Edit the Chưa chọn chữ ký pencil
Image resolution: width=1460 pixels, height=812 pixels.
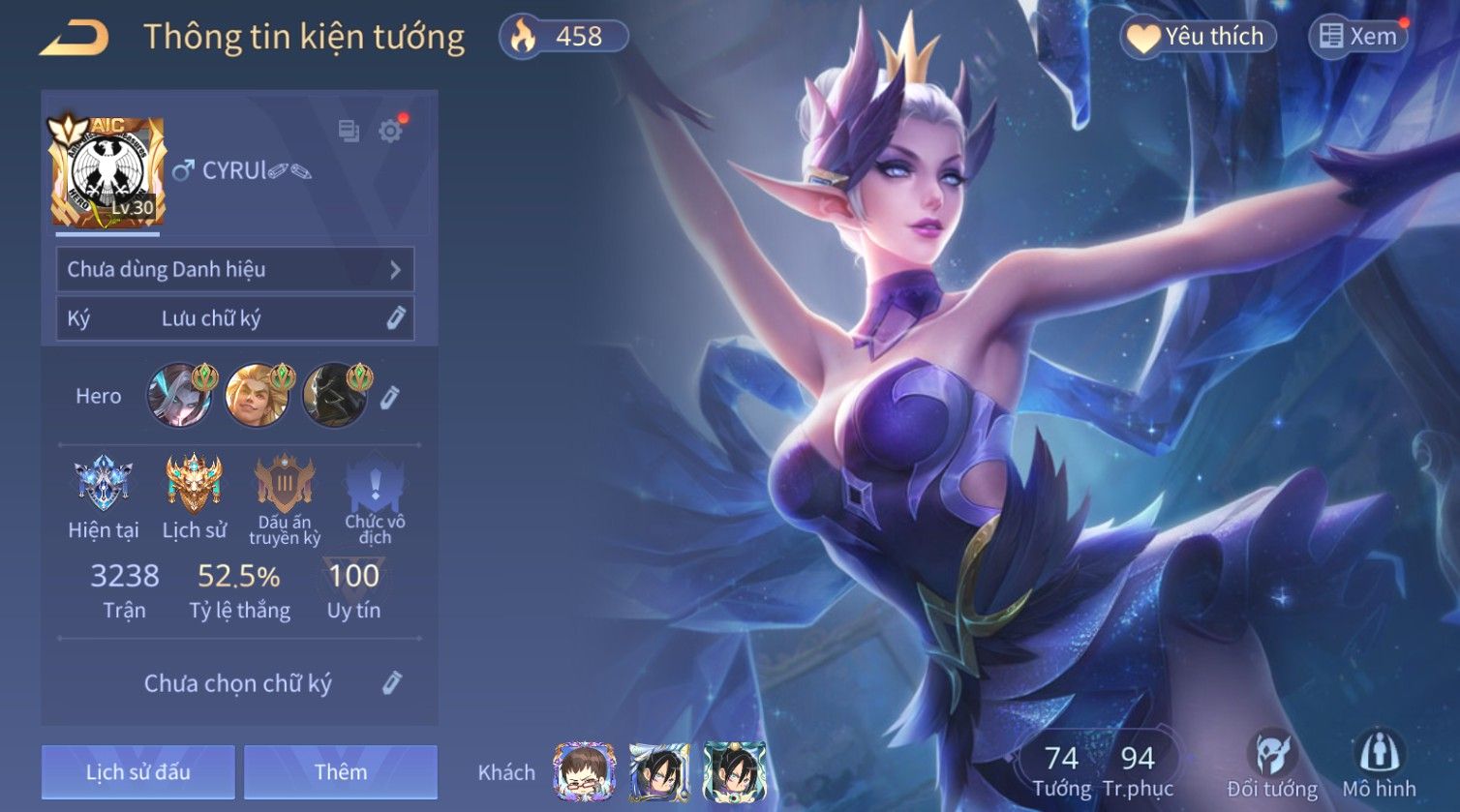coord(391,683)
